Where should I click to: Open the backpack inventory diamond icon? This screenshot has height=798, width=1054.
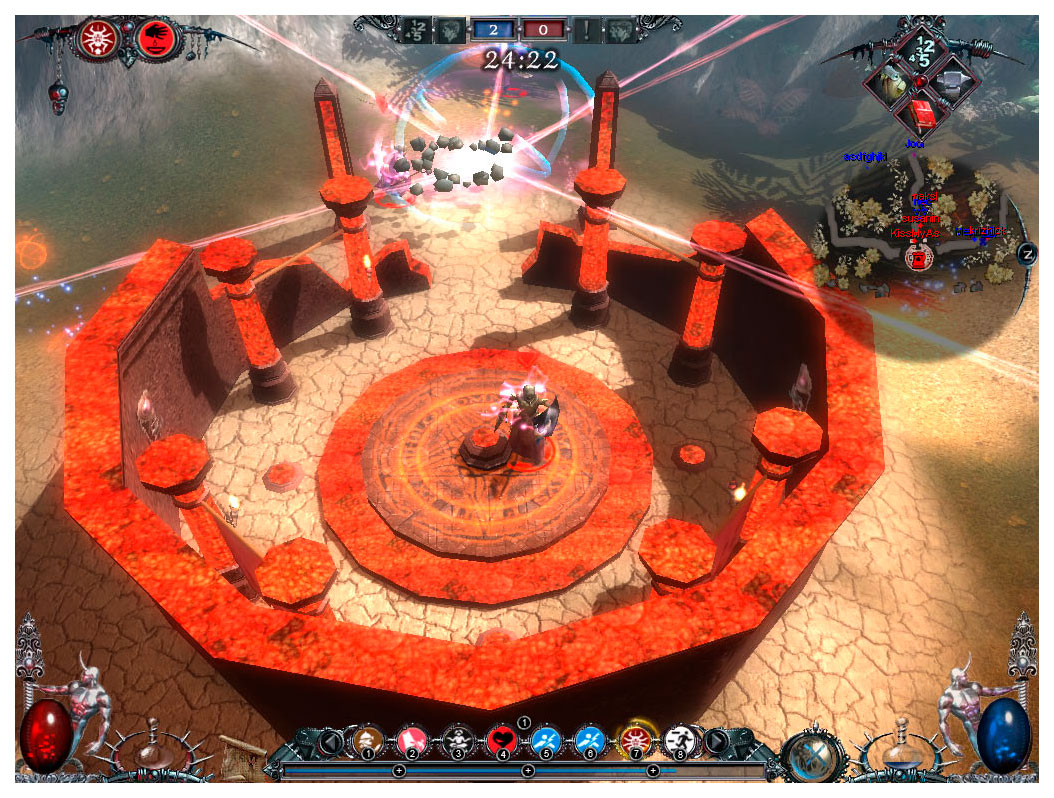pos(885,82)
